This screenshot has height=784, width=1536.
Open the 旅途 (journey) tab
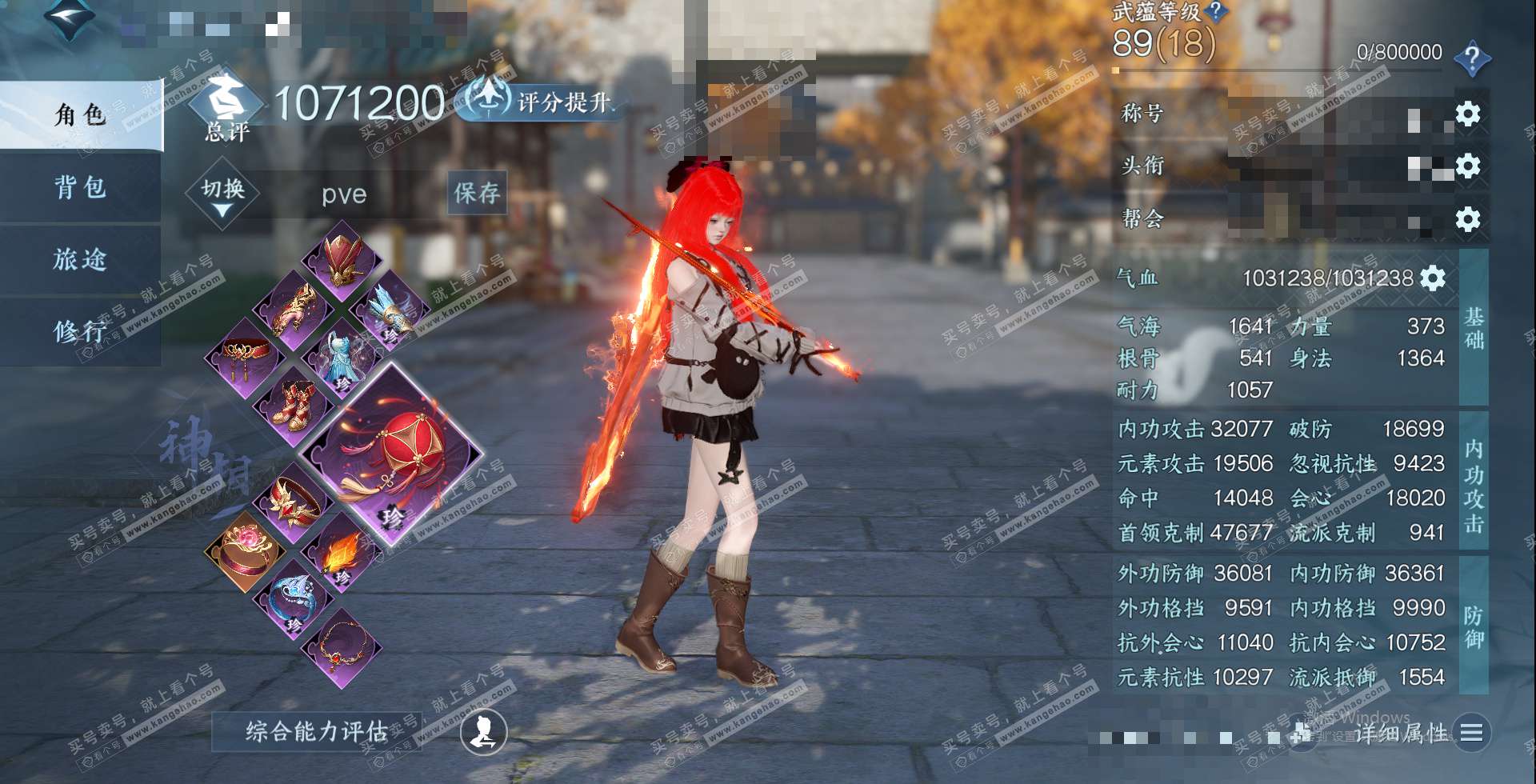(80, 259)
